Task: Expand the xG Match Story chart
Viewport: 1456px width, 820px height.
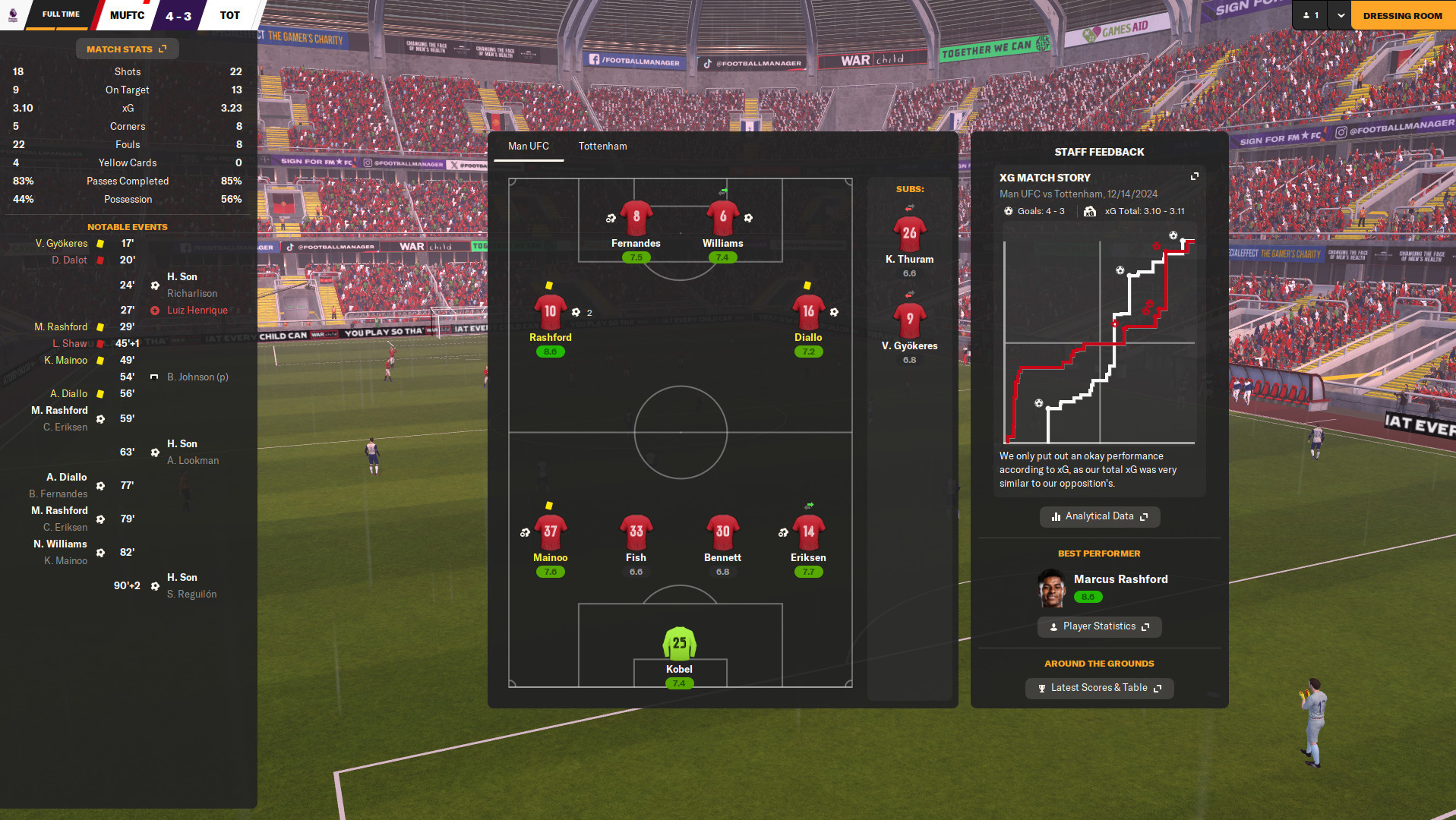Action: point(1194,177)
